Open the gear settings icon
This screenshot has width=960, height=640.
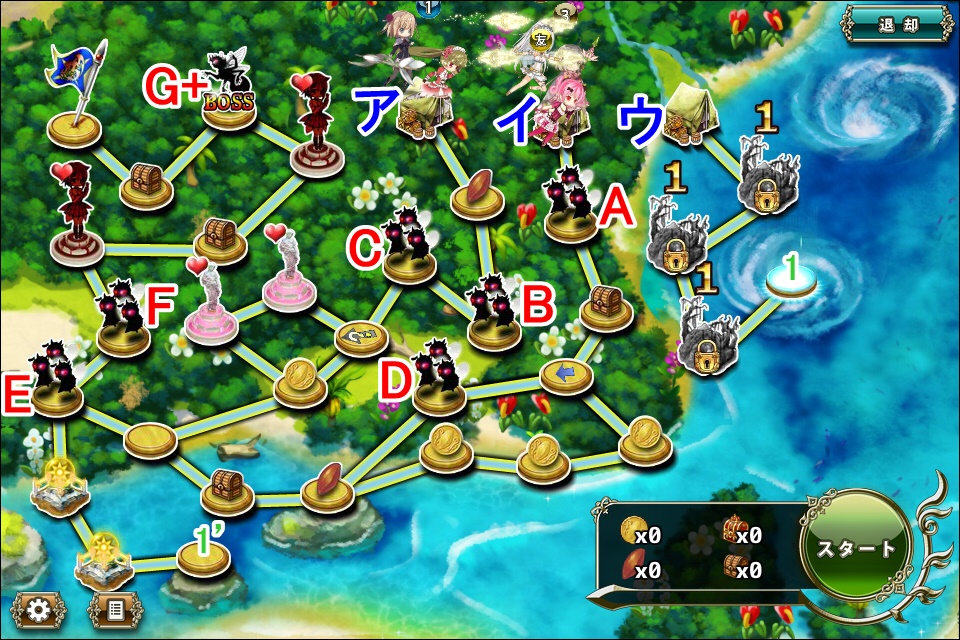click(40, 609)
